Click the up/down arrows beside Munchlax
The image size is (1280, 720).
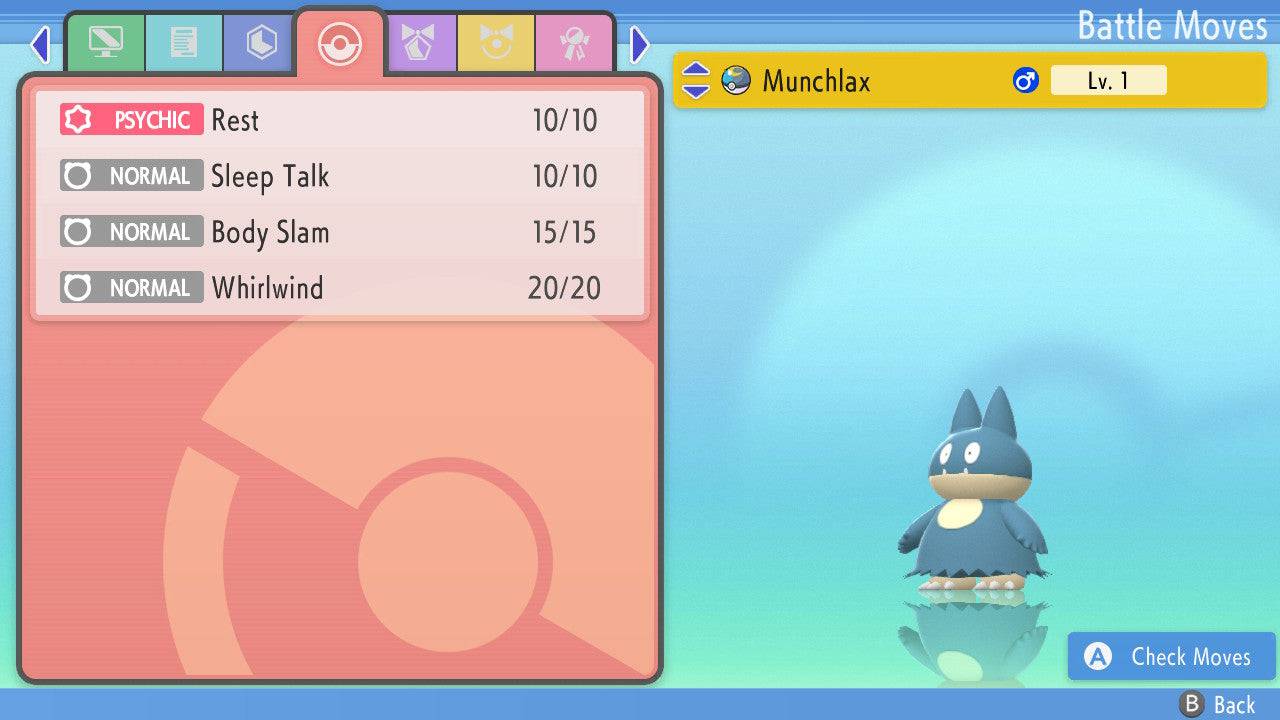[x=696, y=81]
